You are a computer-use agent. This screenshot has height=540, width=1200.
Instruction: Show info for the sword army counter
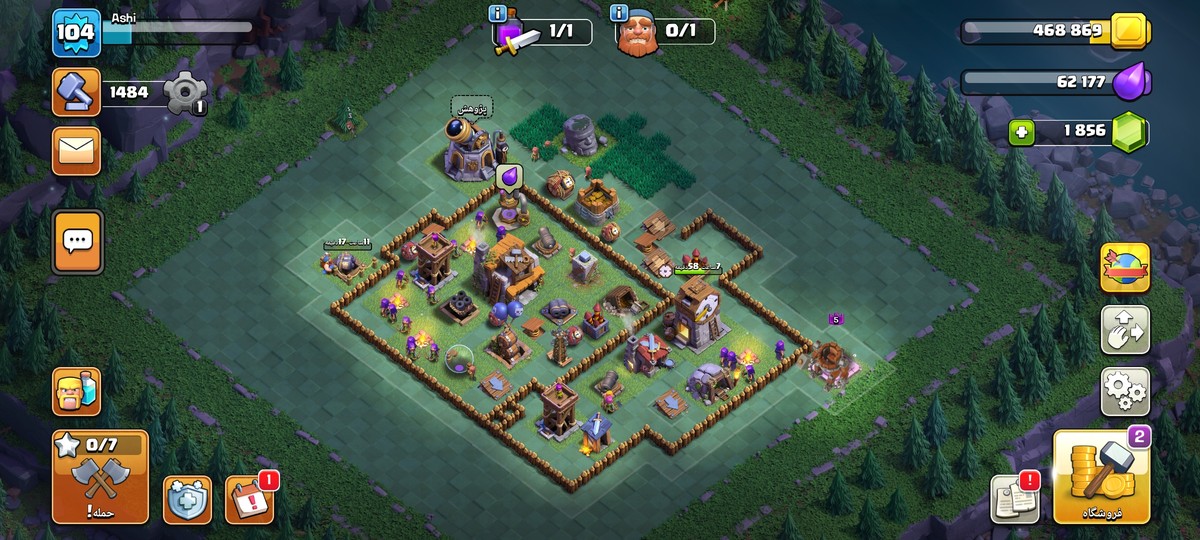[x=498, y=13]
